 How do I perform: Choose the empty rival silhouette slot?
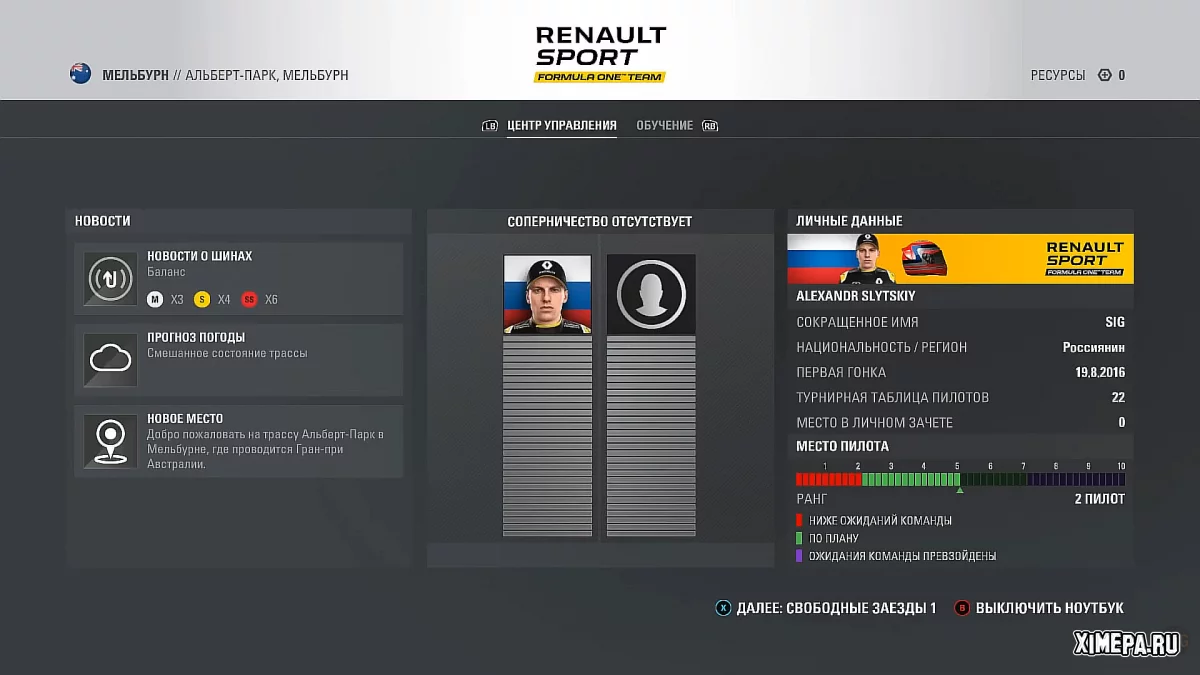point(651,294)
